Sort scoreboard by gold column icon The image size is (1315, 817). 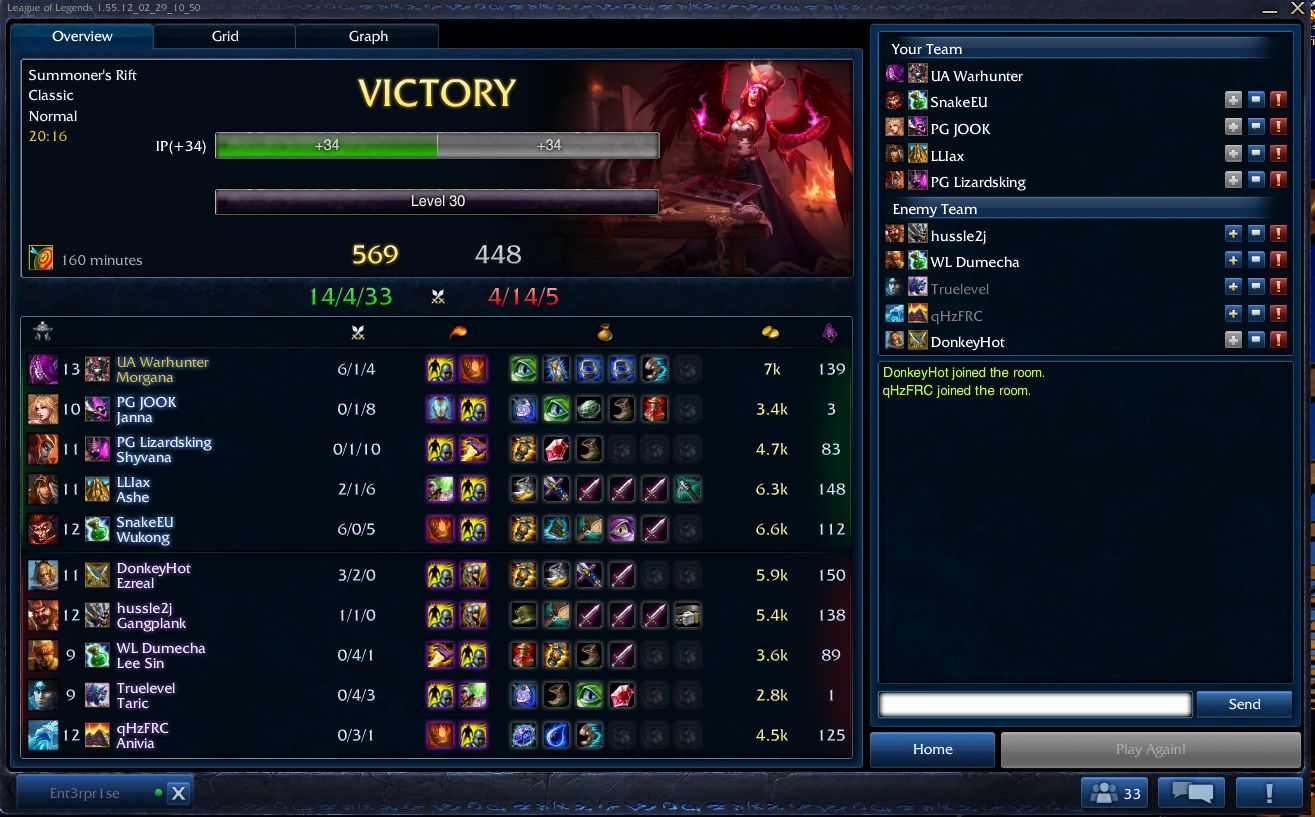click(770, 333)
